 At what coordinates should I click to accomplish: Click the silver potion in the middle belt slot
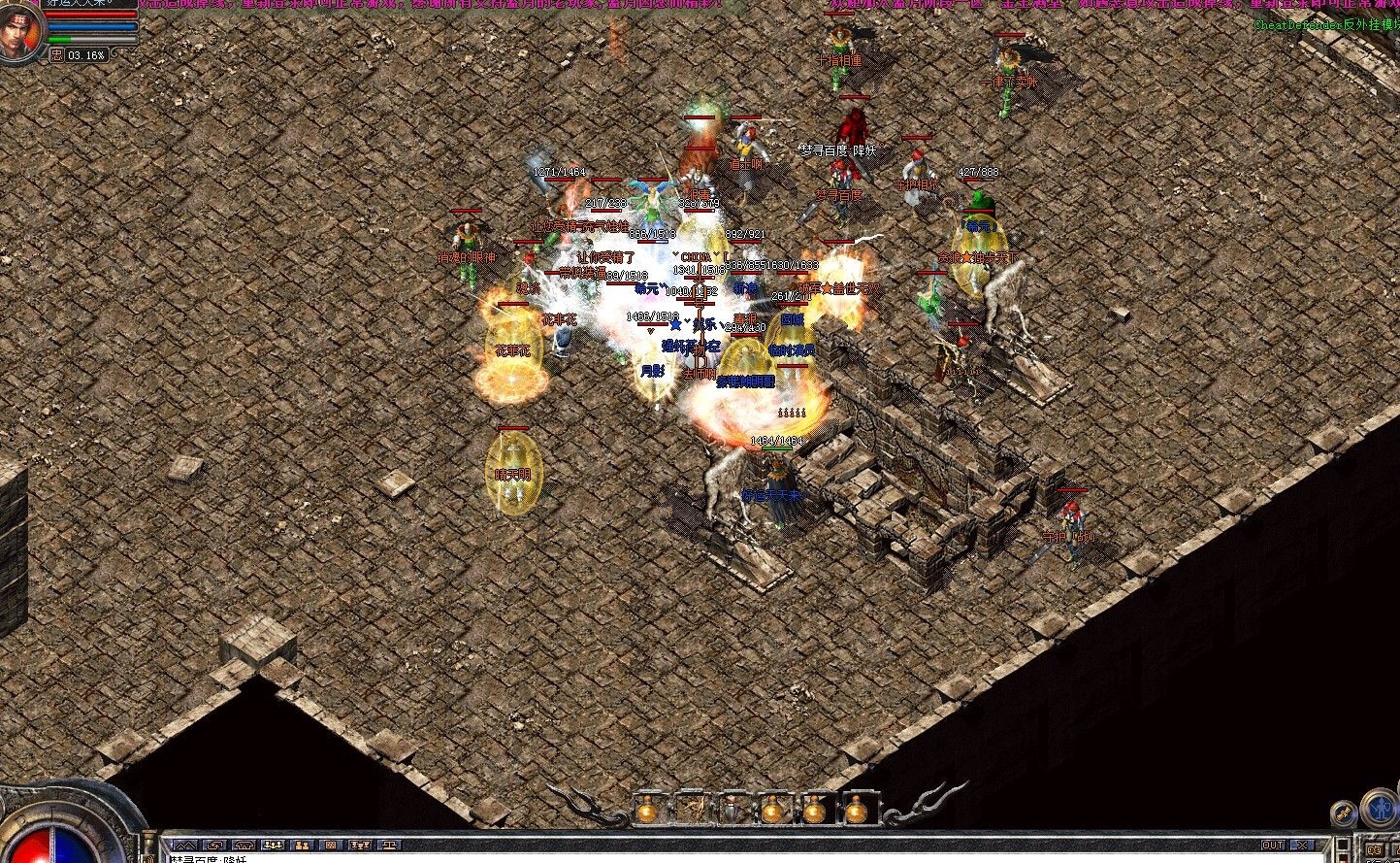click(x=733, y=811)
